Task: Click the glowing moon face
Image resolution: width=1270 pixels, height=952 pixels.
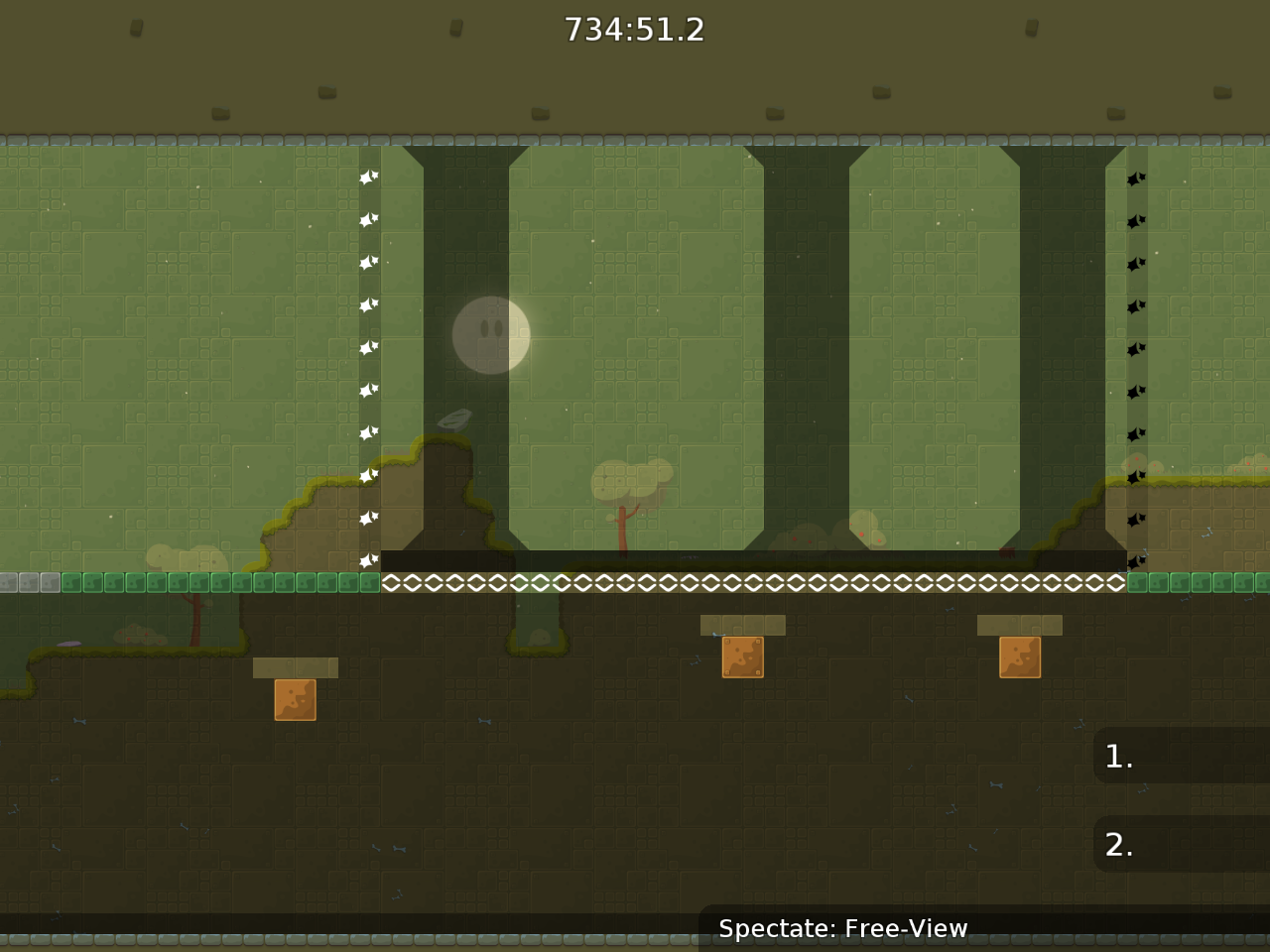Action: pyautogui.click(x=490, y=336)
